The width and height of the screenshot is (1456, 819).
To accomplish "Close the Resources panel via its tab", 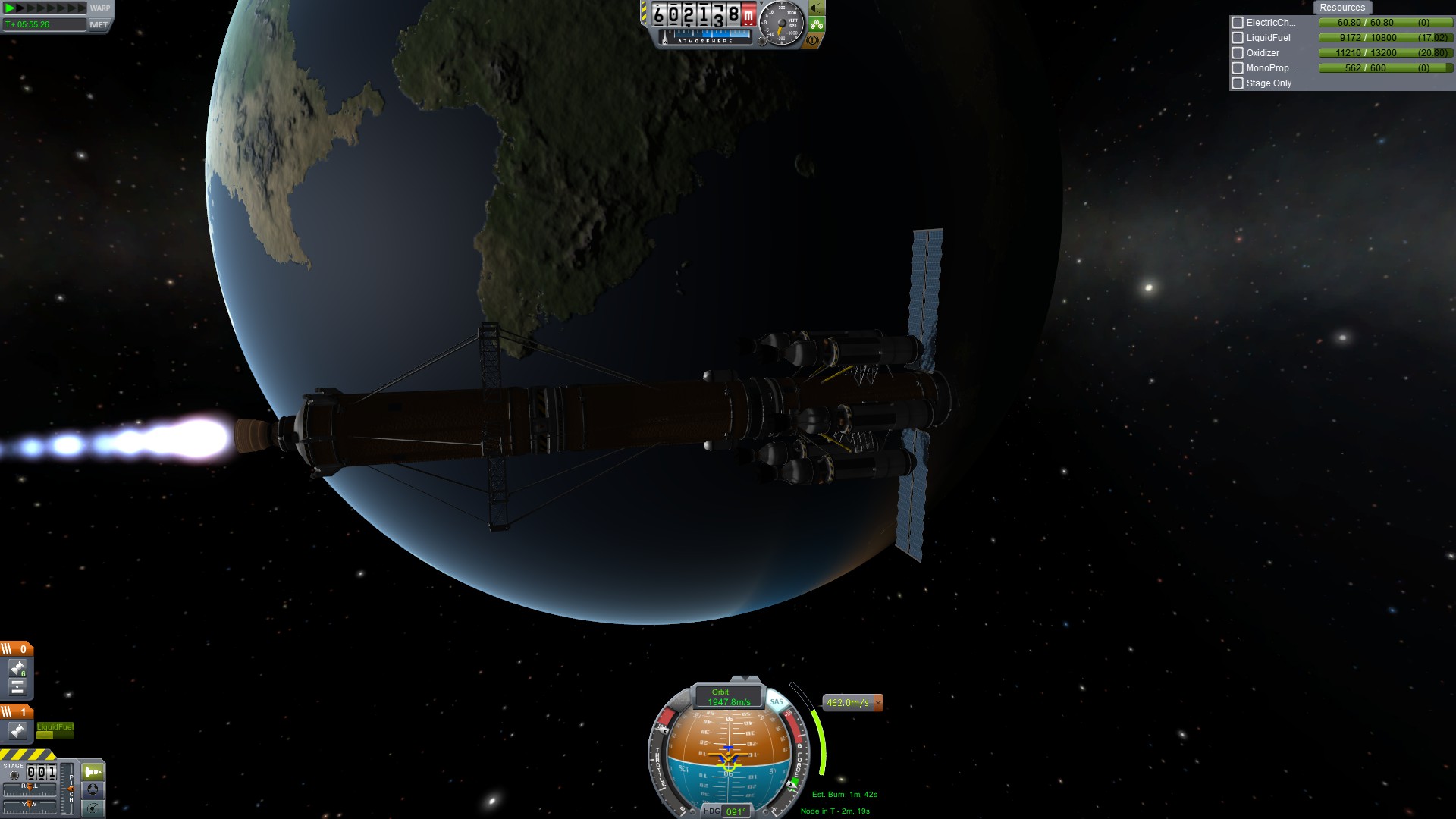I will coord(1341,8).
